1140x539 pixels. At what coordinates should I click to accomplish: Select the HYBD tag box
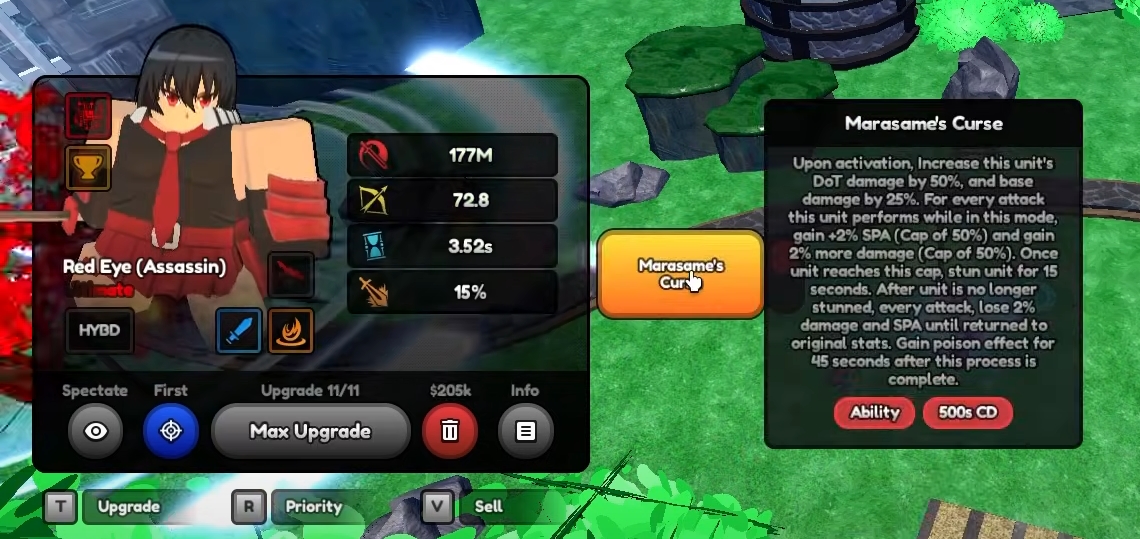pyautogui.click(x=100, y=331)
